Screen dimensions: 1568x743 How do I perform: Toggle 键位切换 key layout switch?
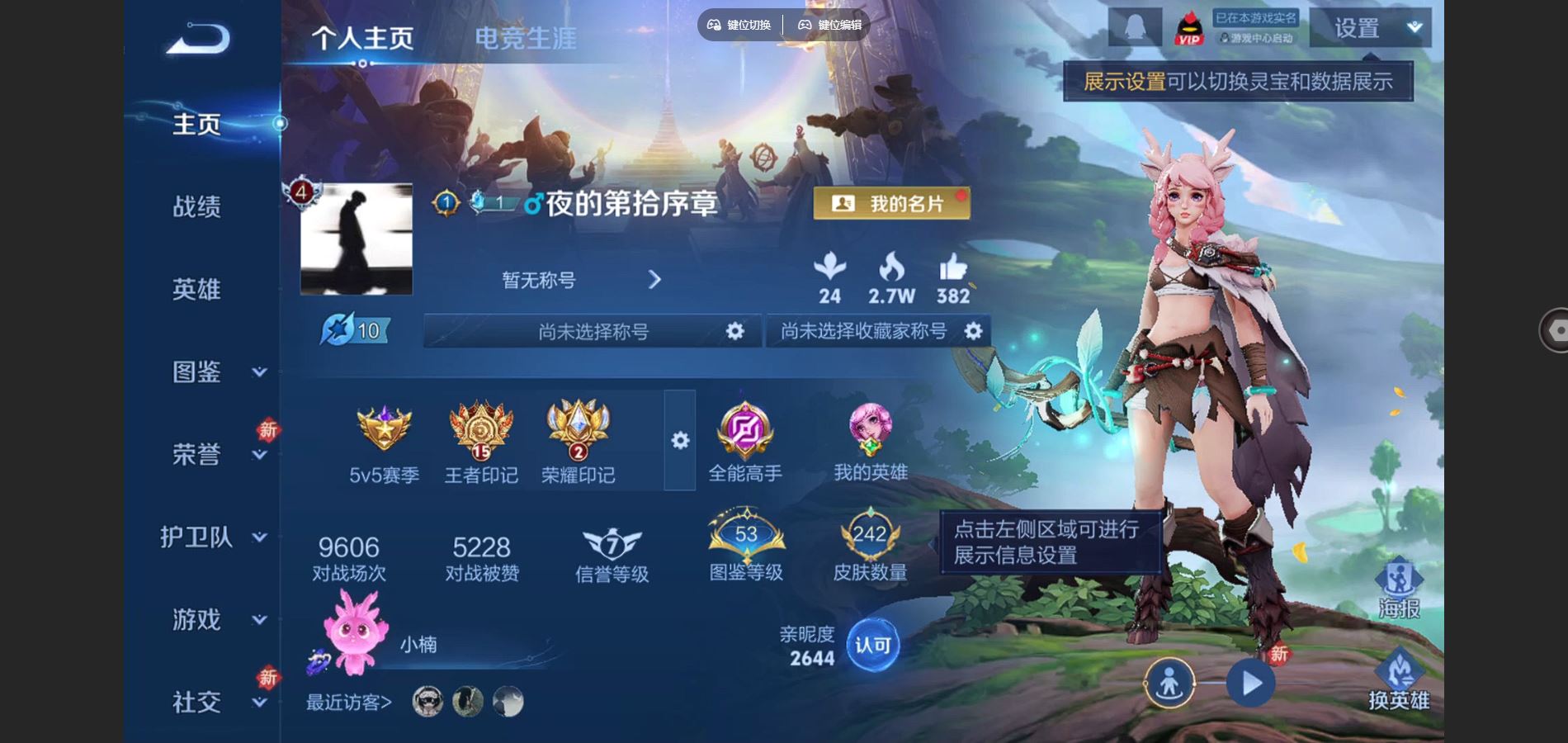tap(740, 25)
